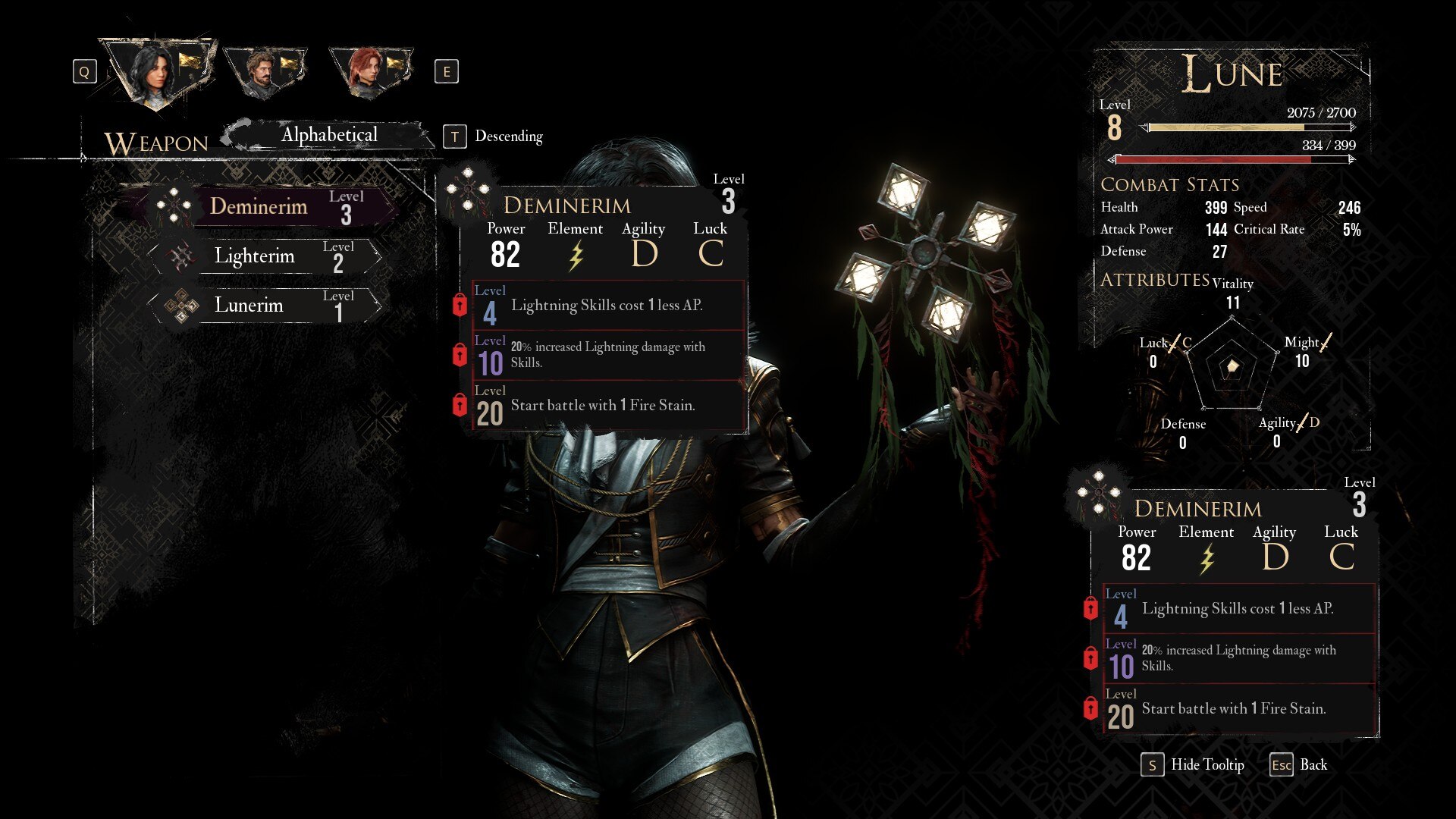Change the Alphabetical sort selector
This screenshot has width=1456, height=819.
(329, 135)
